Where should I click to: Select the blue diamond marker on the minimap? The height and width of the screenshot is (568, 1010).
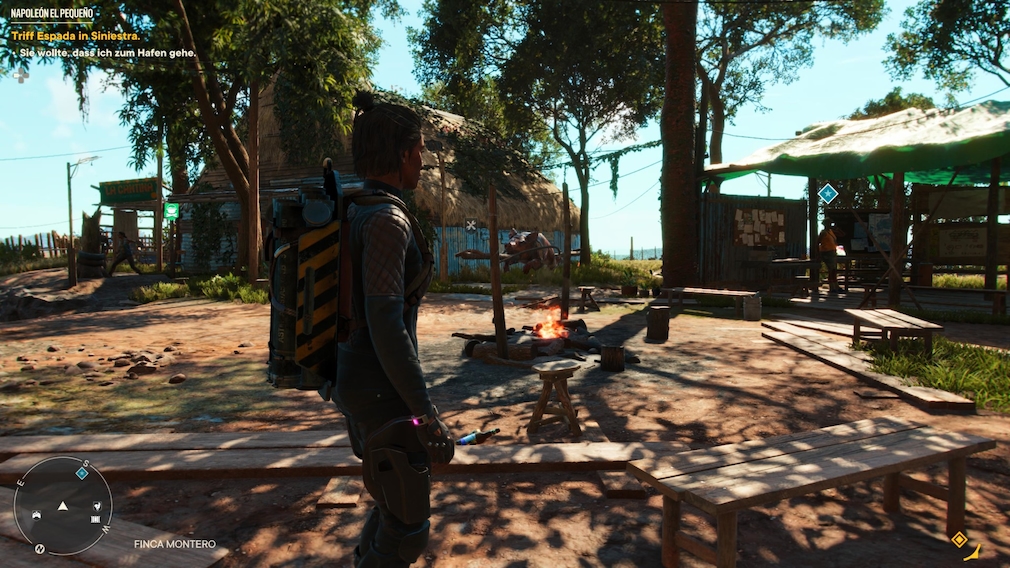(81, 473)
